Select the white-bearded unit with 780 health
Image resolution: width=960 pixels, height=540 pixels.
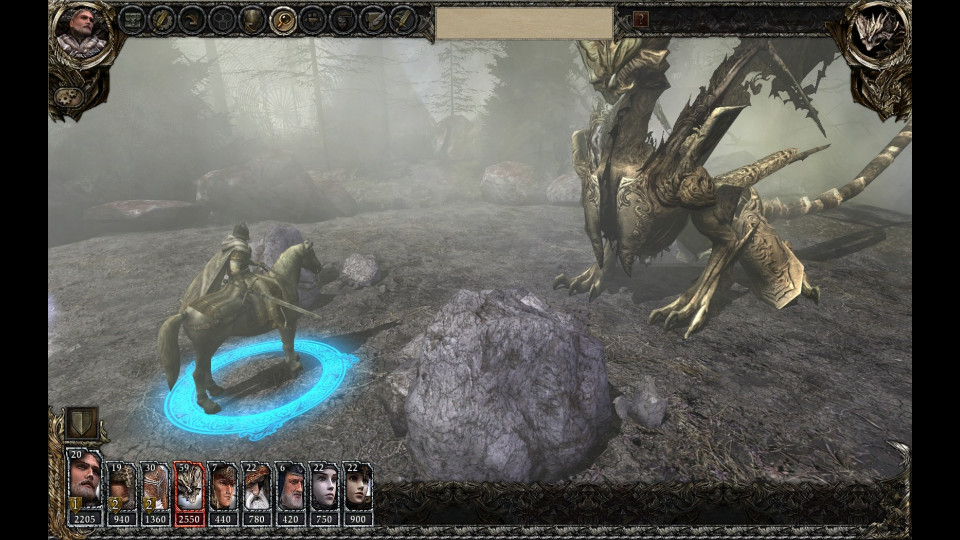[x=257, y=487]
